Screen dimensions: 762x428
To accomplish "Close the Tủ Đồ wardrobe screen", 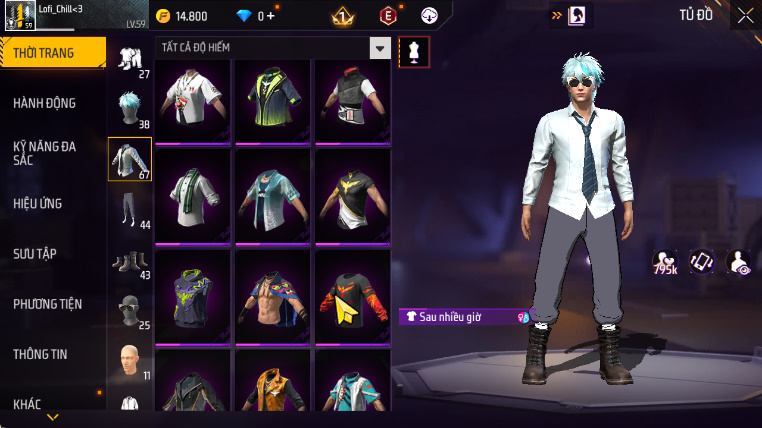I will point(745,15).
